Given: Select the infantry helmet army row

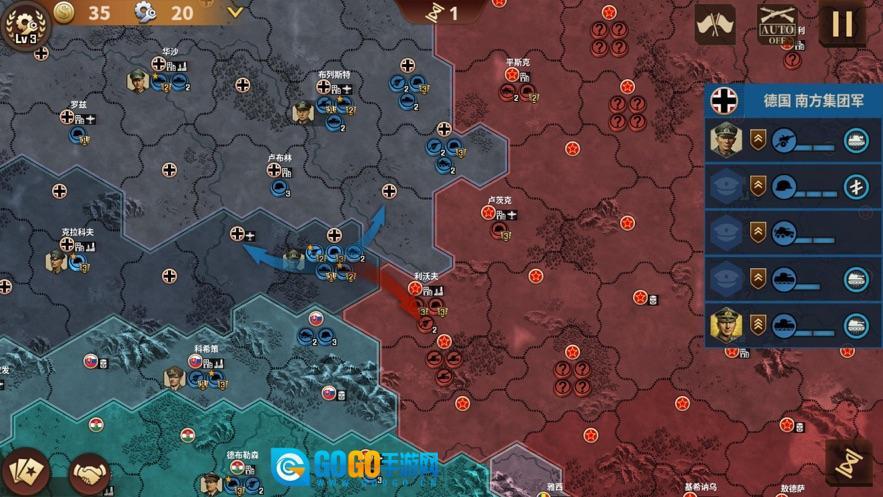Looking at the screenshot, I should point(794,186).
